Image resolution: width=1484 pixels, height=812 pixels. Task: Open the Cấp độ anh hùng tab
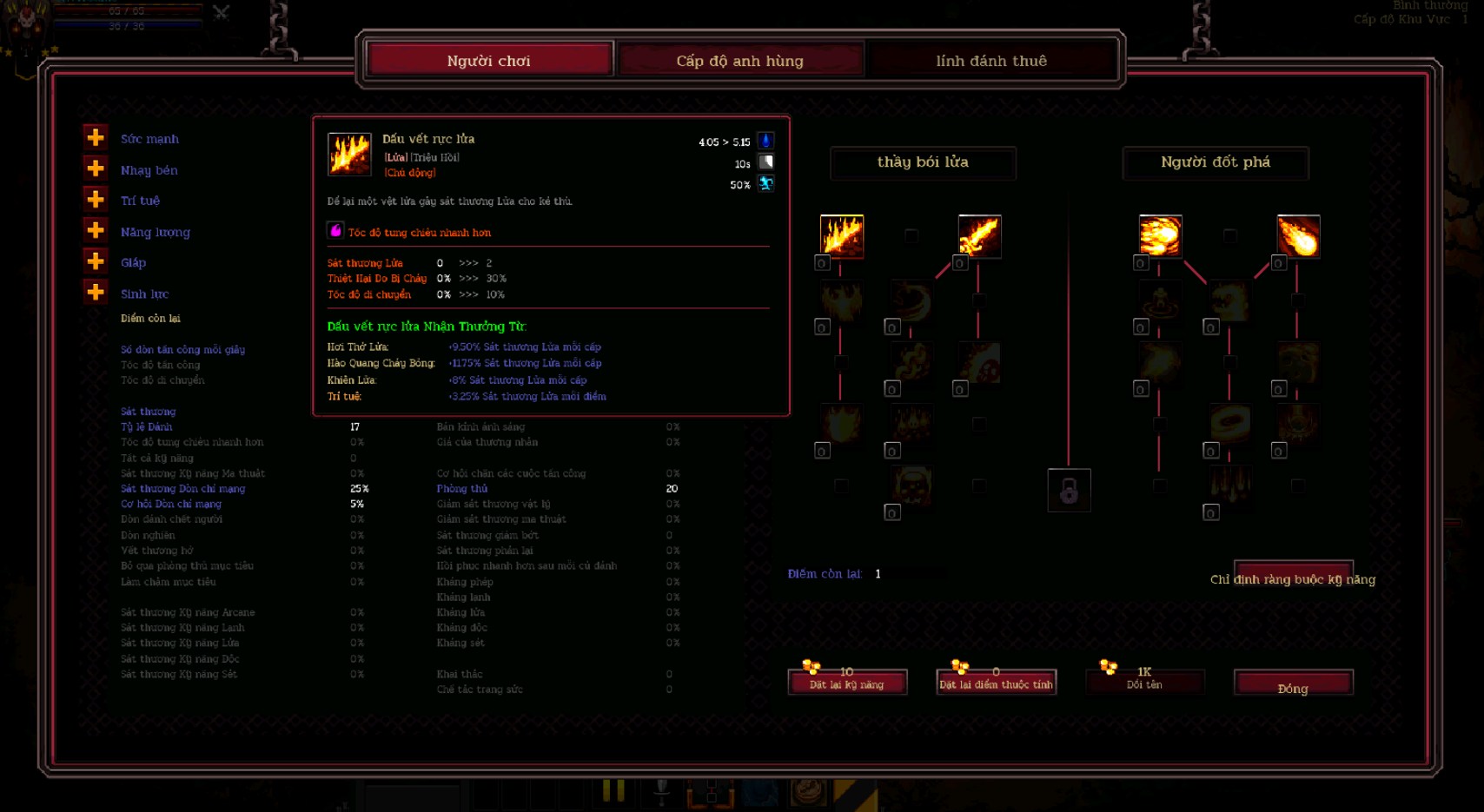739,60
